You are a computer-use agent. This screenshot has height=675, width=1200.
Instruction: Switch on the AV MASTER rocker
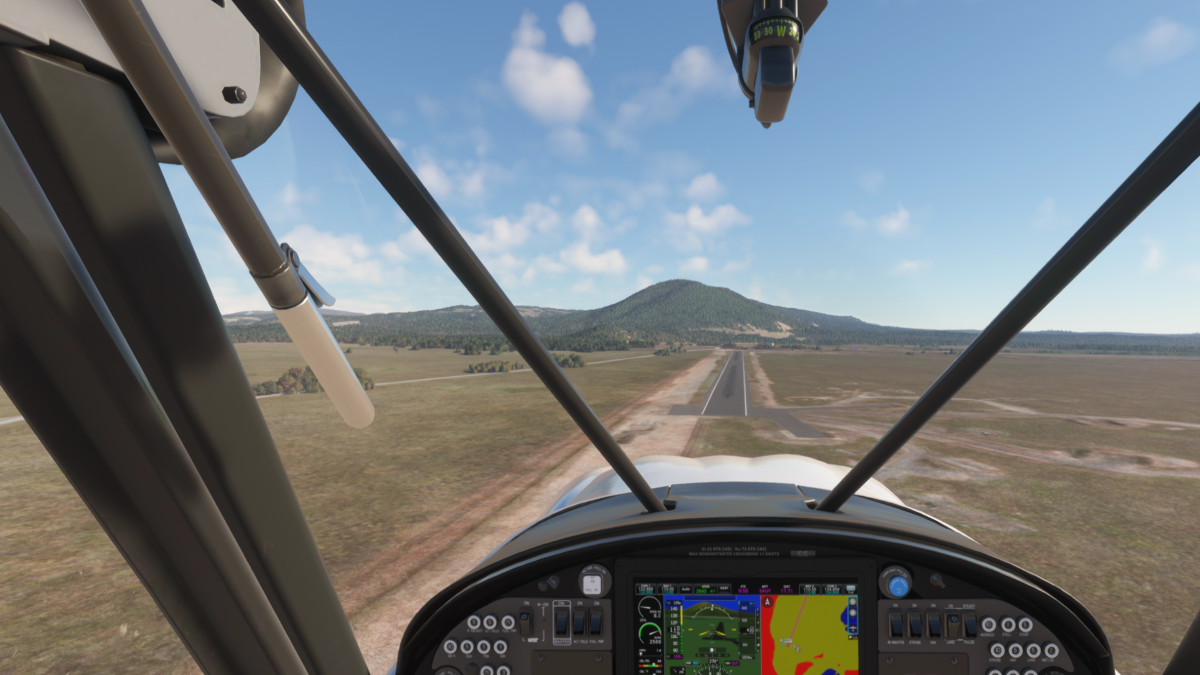tap(897, 624)
